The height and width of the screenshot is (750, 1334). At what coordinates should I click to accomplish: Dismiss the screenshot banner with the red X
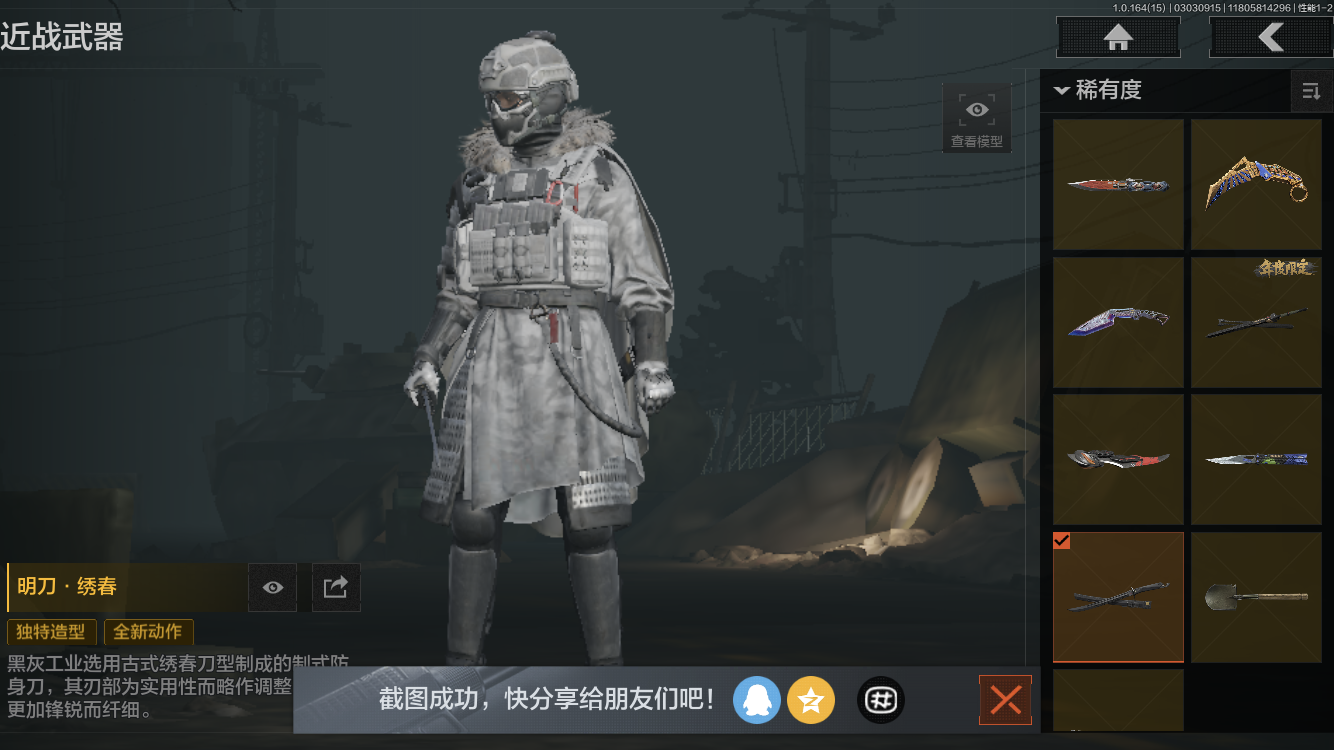coord(1004,700)
